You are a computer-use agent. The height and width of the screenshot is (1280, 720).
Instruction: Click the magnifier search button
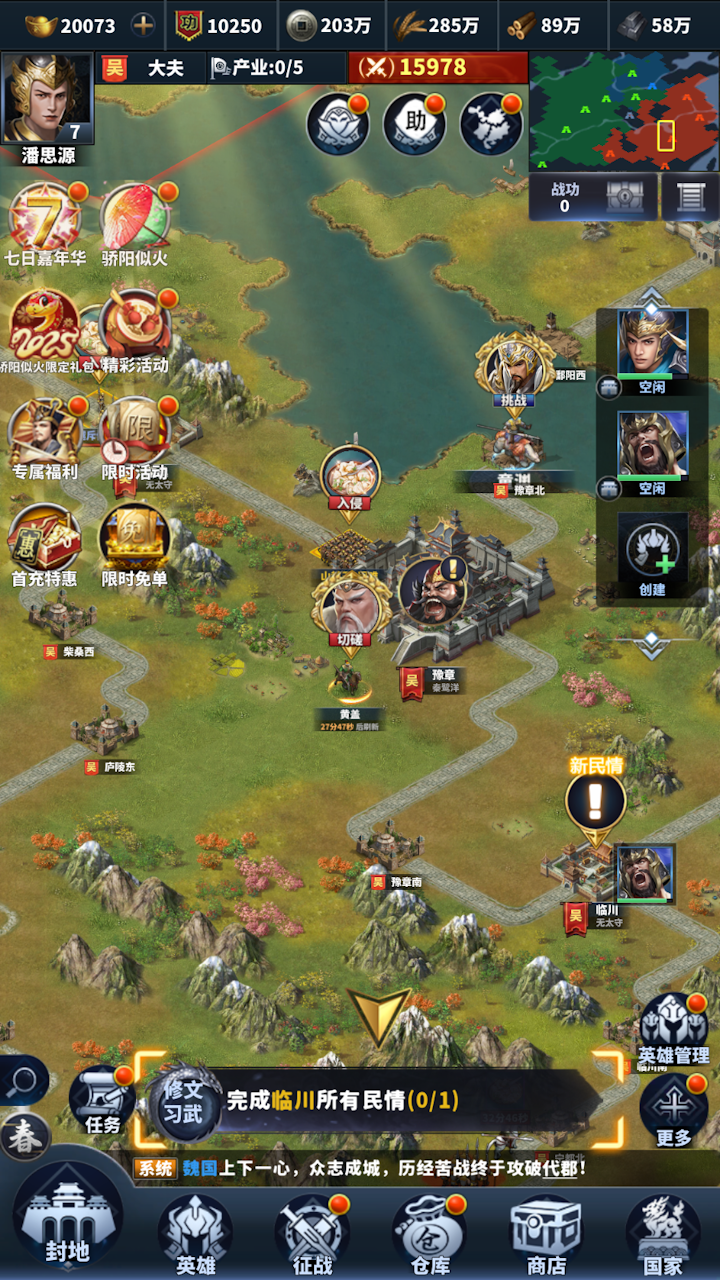[22, 1080]
